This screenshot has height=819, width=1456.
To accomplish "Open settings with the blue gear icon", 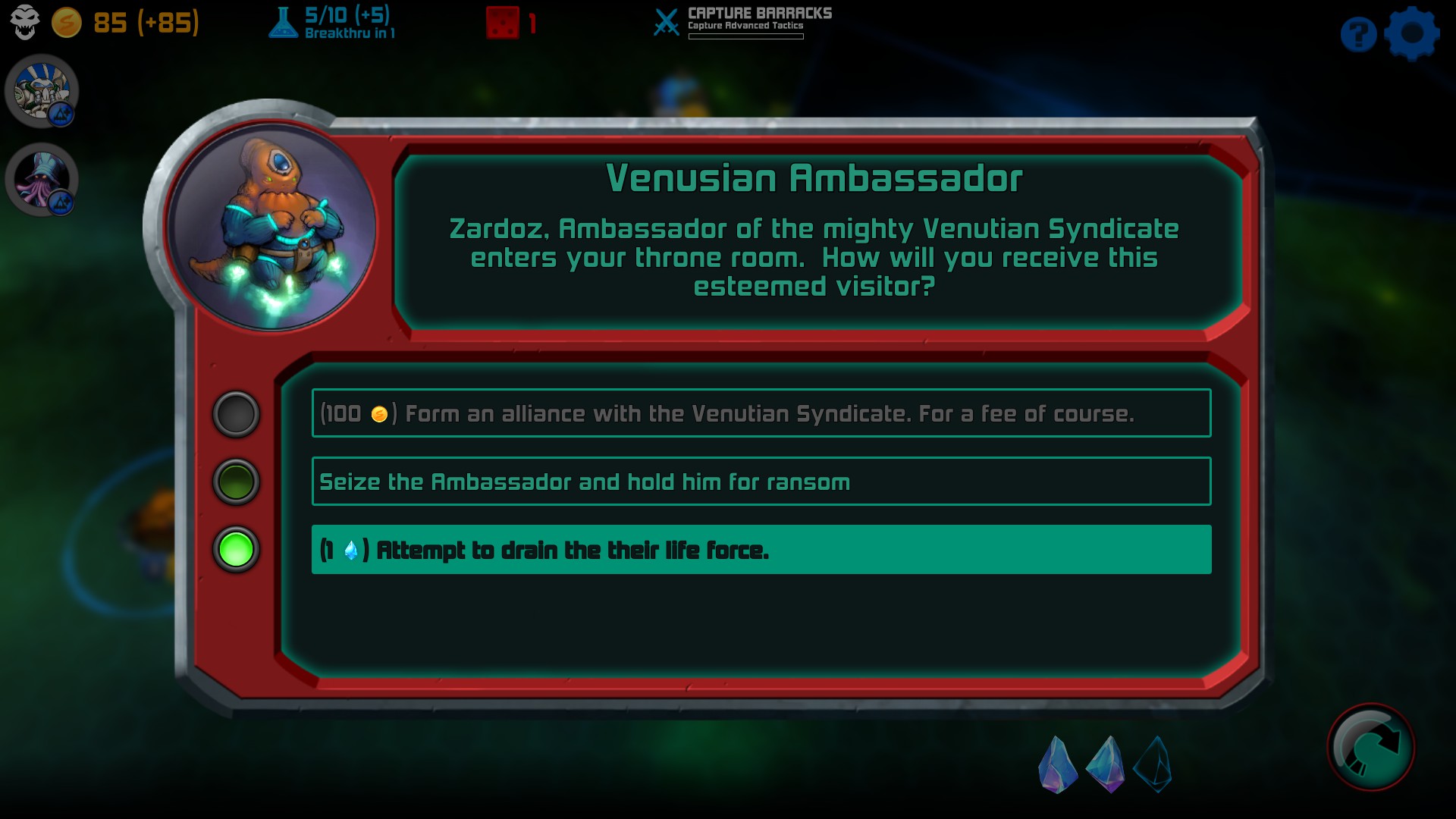I will [1411, 33].
